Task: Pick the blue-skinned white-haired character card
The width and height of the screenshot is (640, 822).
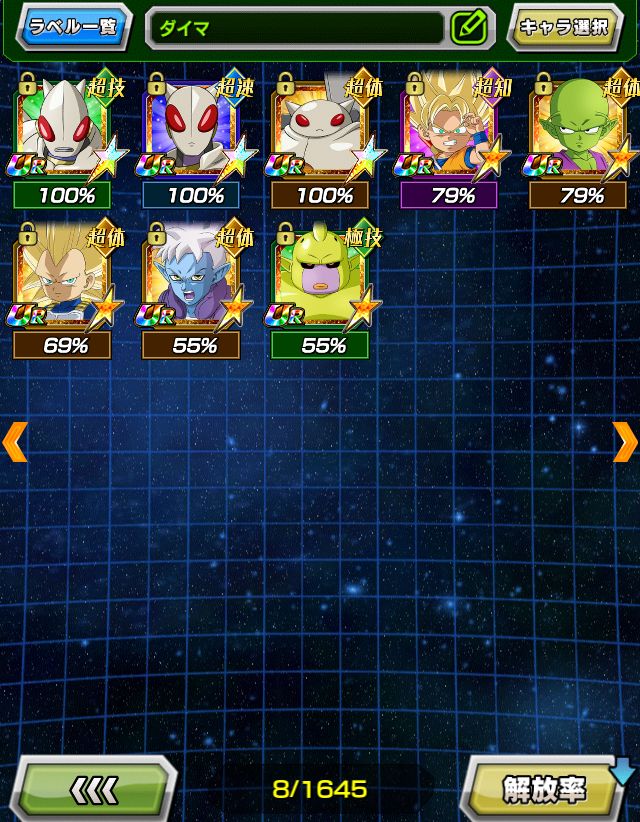Action: (x=195, y=280)
